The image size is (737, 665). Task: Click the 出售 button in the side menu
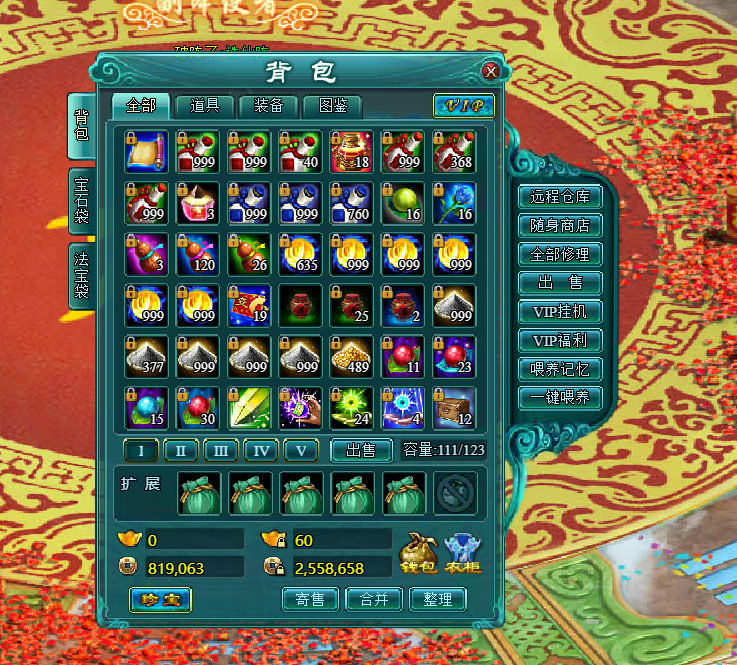point(559,283)
